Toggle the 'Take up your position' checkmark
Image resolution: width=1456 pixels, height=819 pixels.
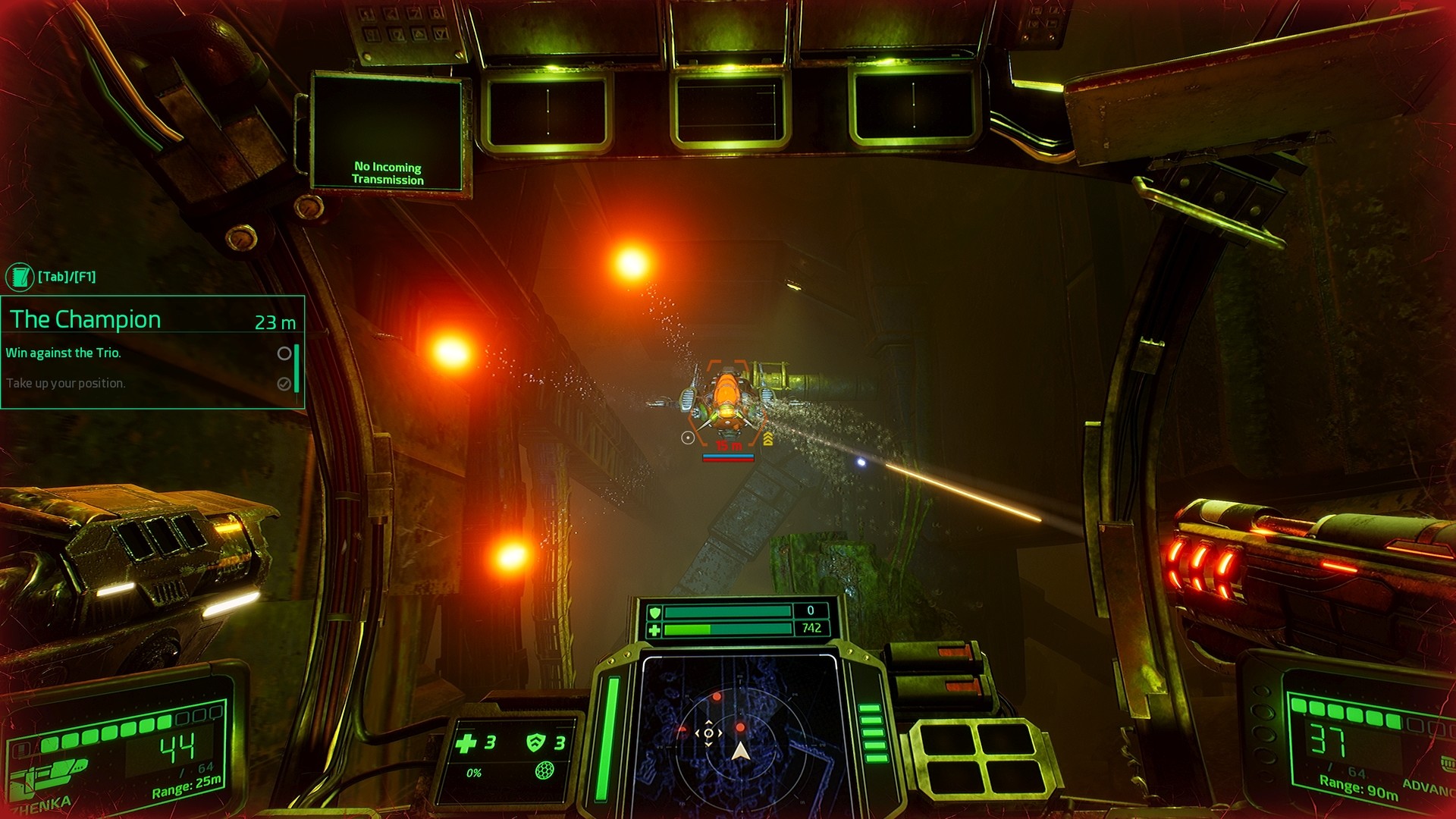click(x=284, y=384)
